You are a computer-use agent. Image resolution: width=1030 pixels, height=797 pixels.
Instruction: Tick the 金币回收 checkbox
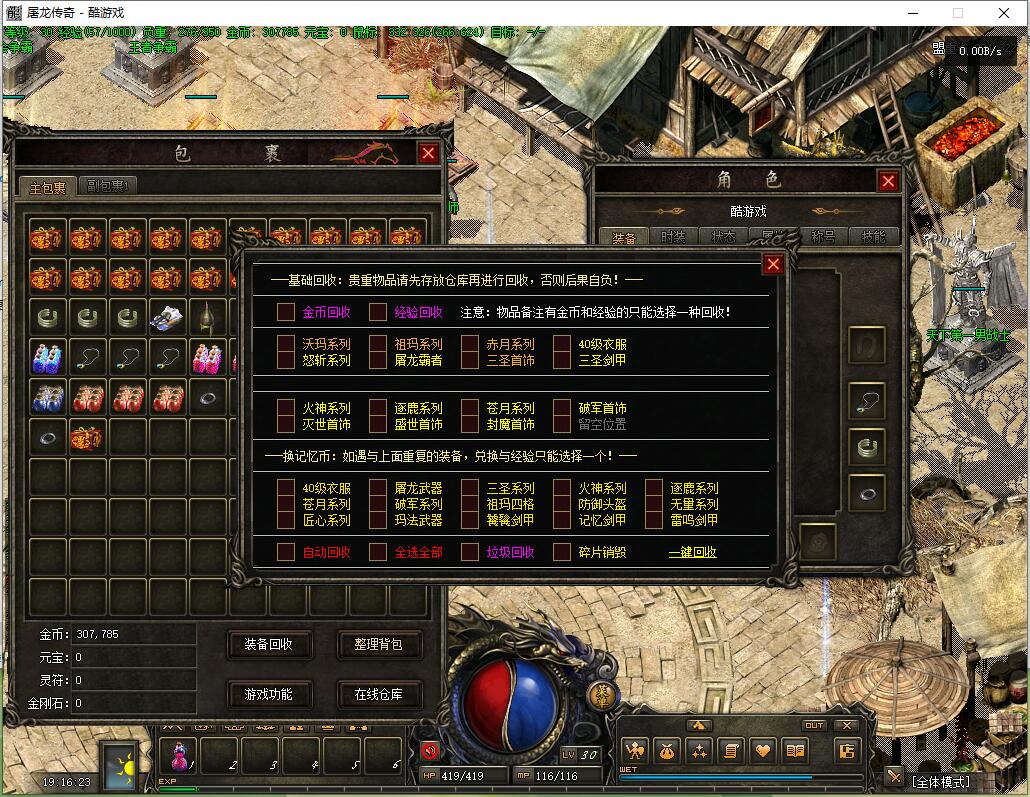[x=286, y=312]
